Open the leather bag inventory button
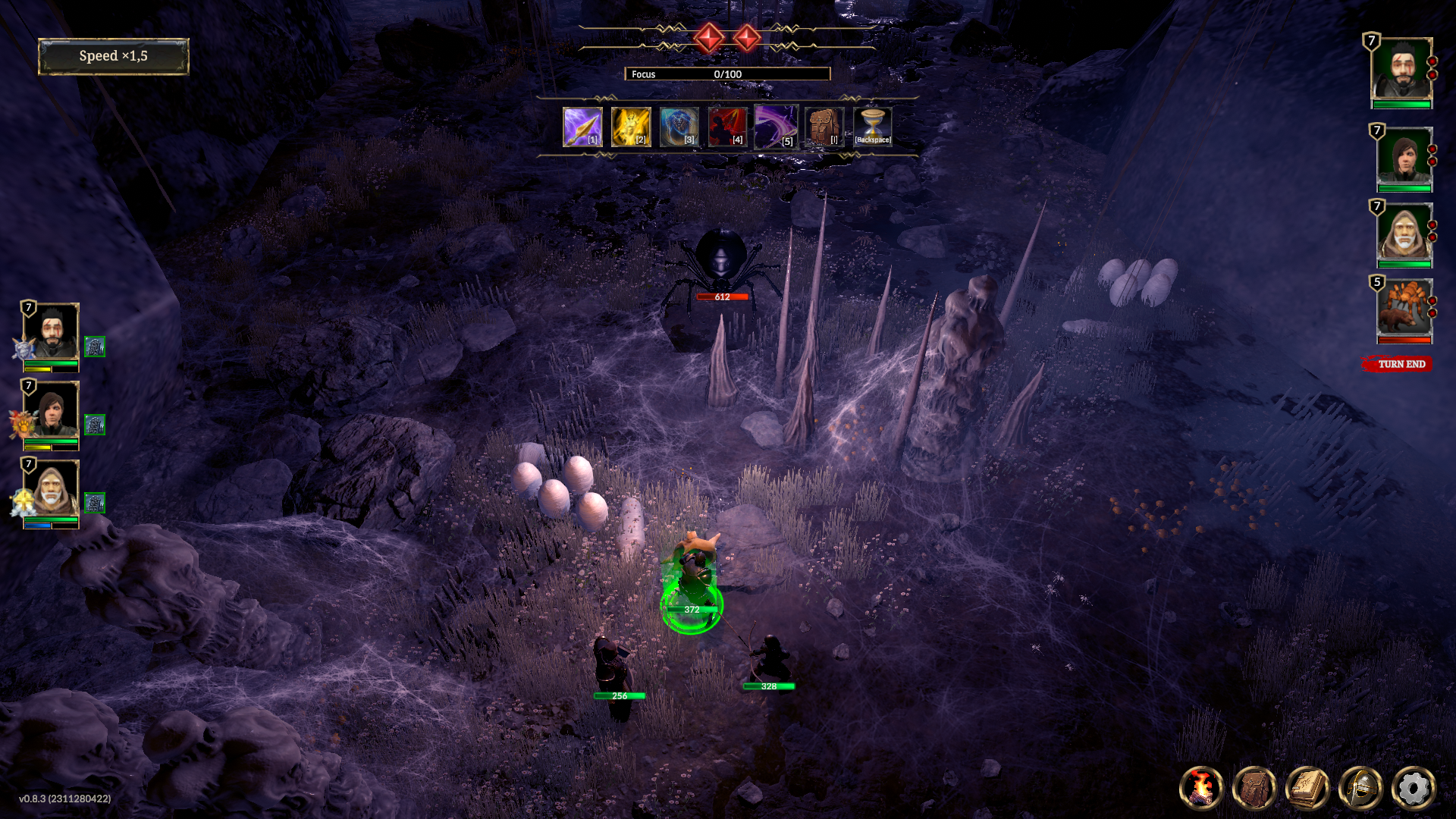Screen dimensions: 1456x819 click(x=1254, y=788)
